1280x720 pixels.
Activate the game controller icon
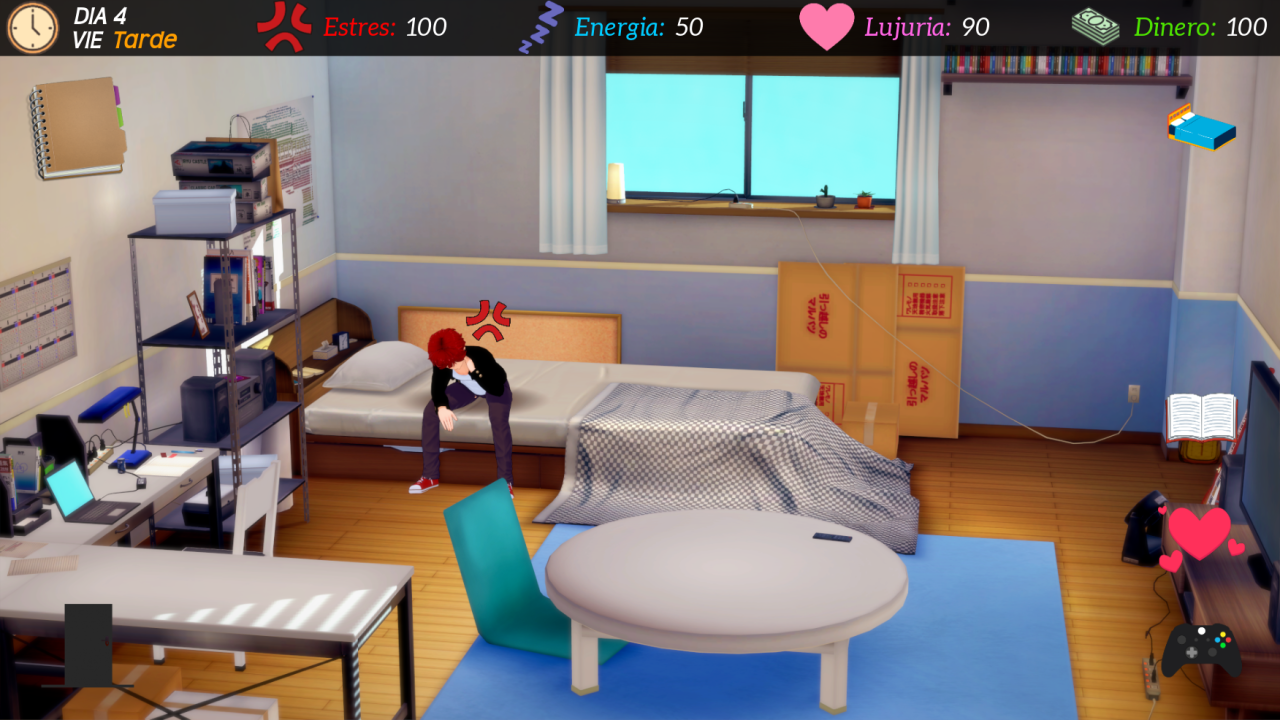(1201, 648)
